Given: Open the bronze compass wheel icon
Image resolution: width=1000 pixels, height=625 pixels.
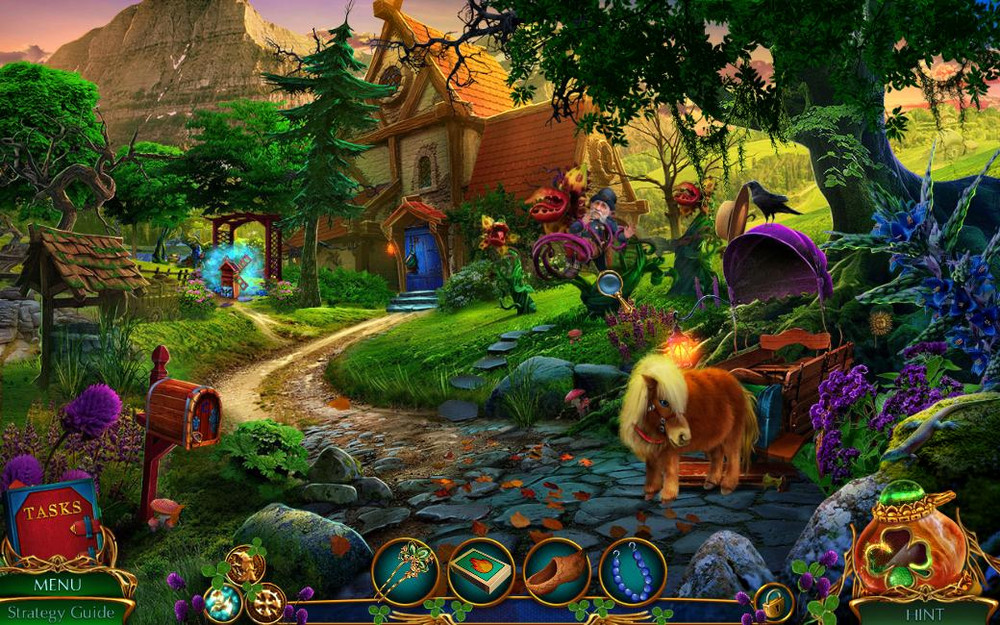Looking at the screenshot, I should pyautogui.click(x=268, y=603).
